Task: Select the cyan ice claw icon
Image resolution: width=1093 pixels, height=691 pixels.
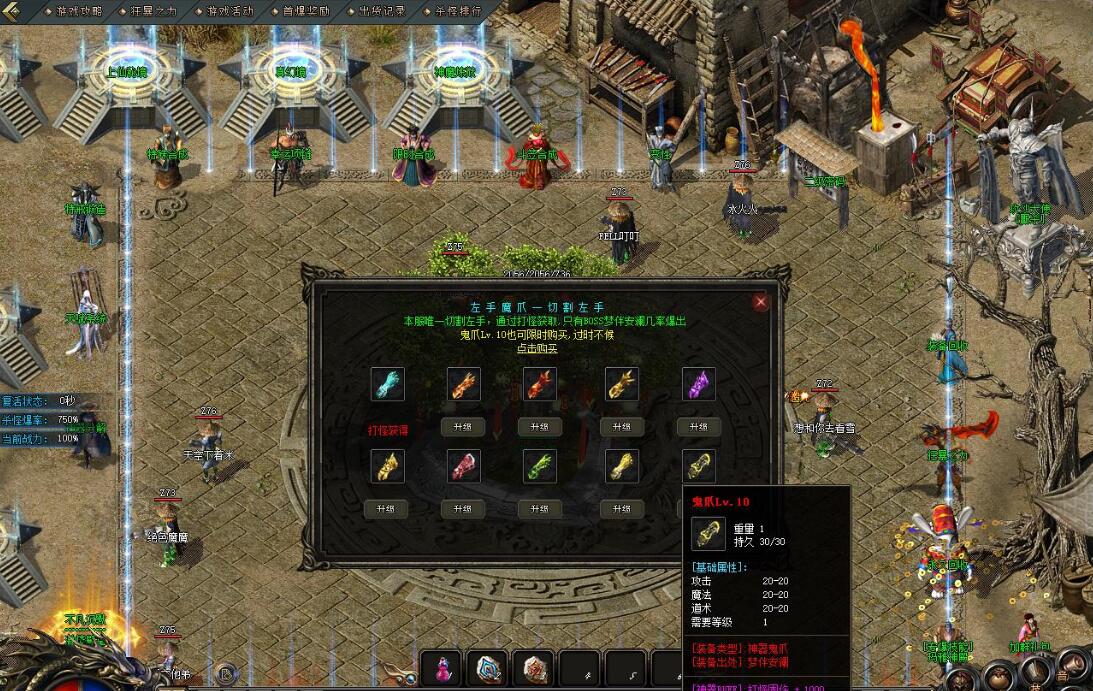Action: pyautogui.click(x=387, y=384)
